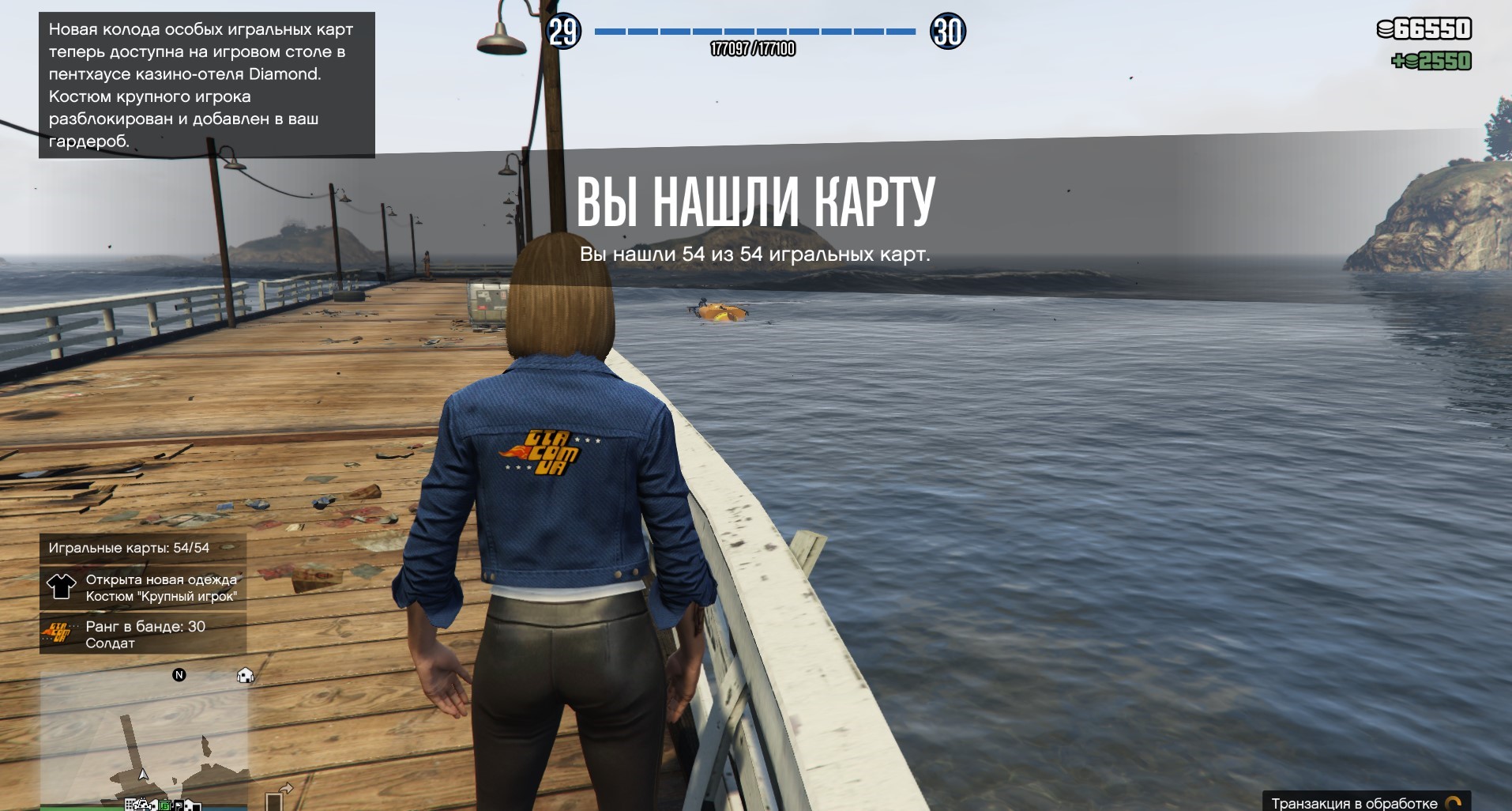Screen dimensions: 1512x811
Task: Open the new clothing unlocked notification
Action: point(143,588)
